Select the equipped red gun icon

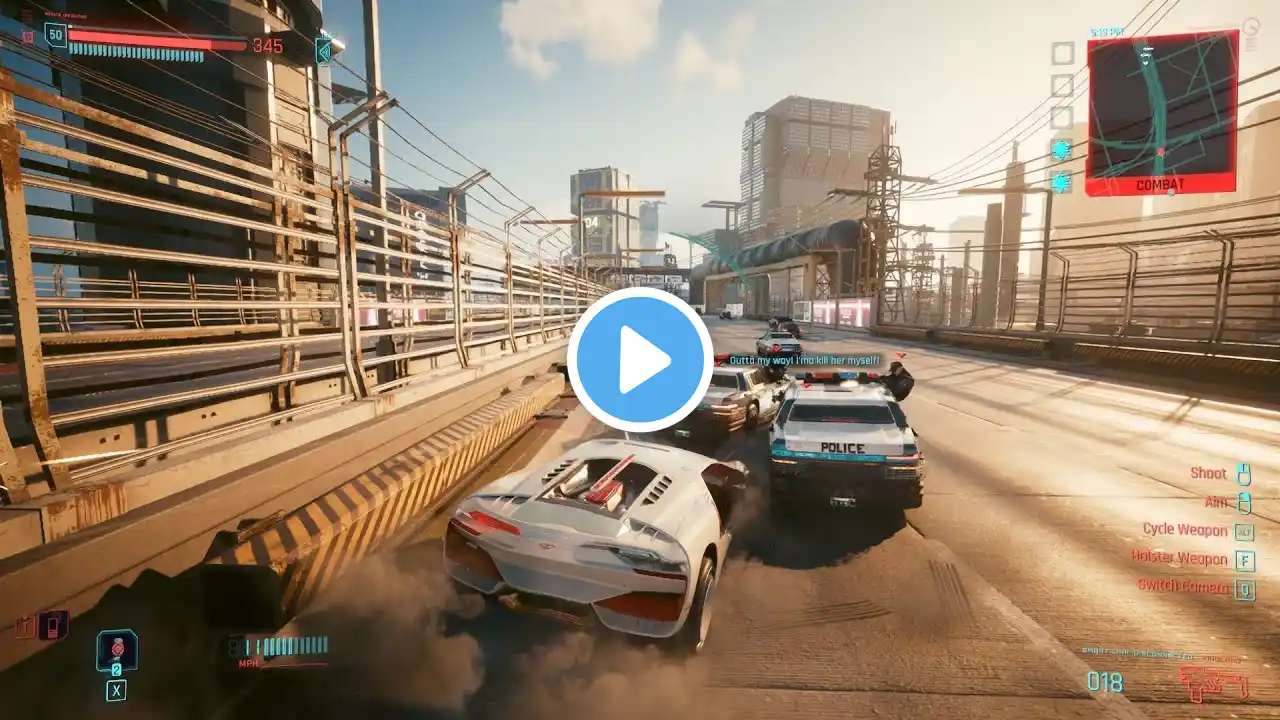point(1212,684)
